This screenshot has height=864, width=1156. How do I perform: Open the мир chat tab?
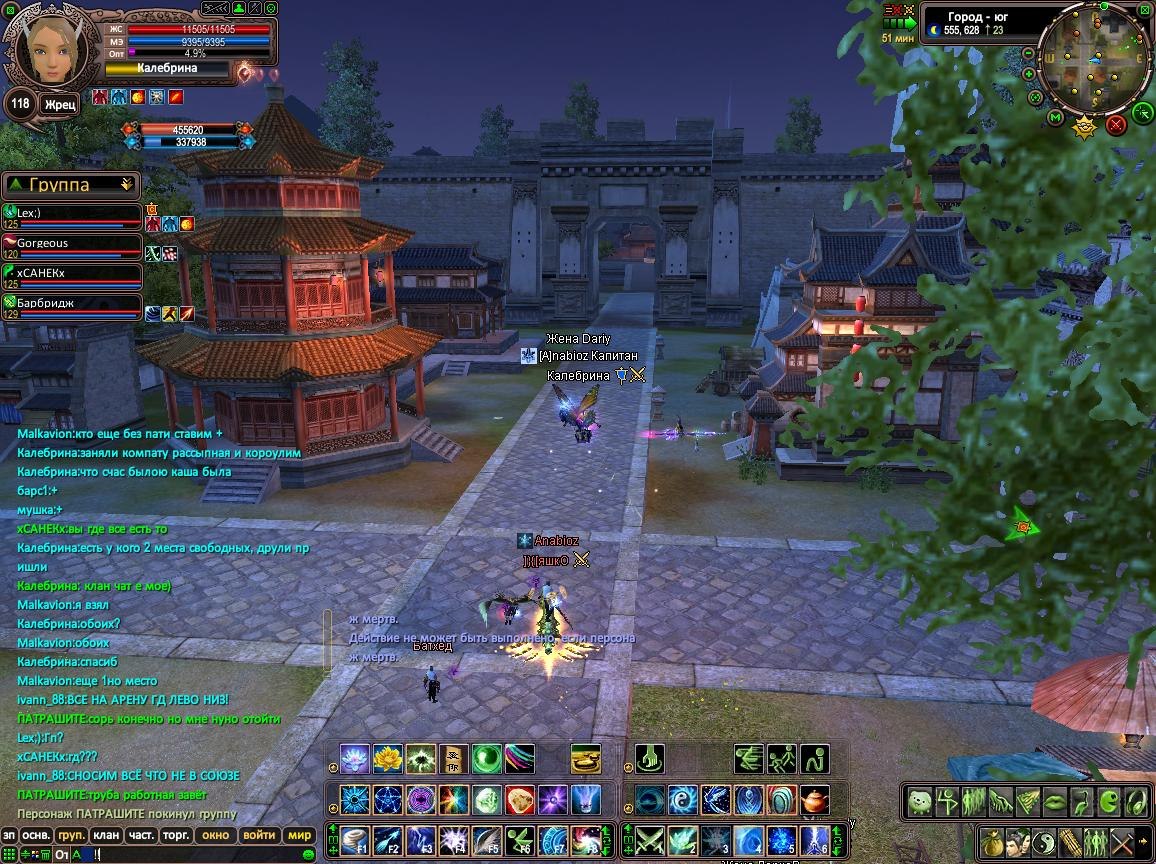click(x=300, y=835)
